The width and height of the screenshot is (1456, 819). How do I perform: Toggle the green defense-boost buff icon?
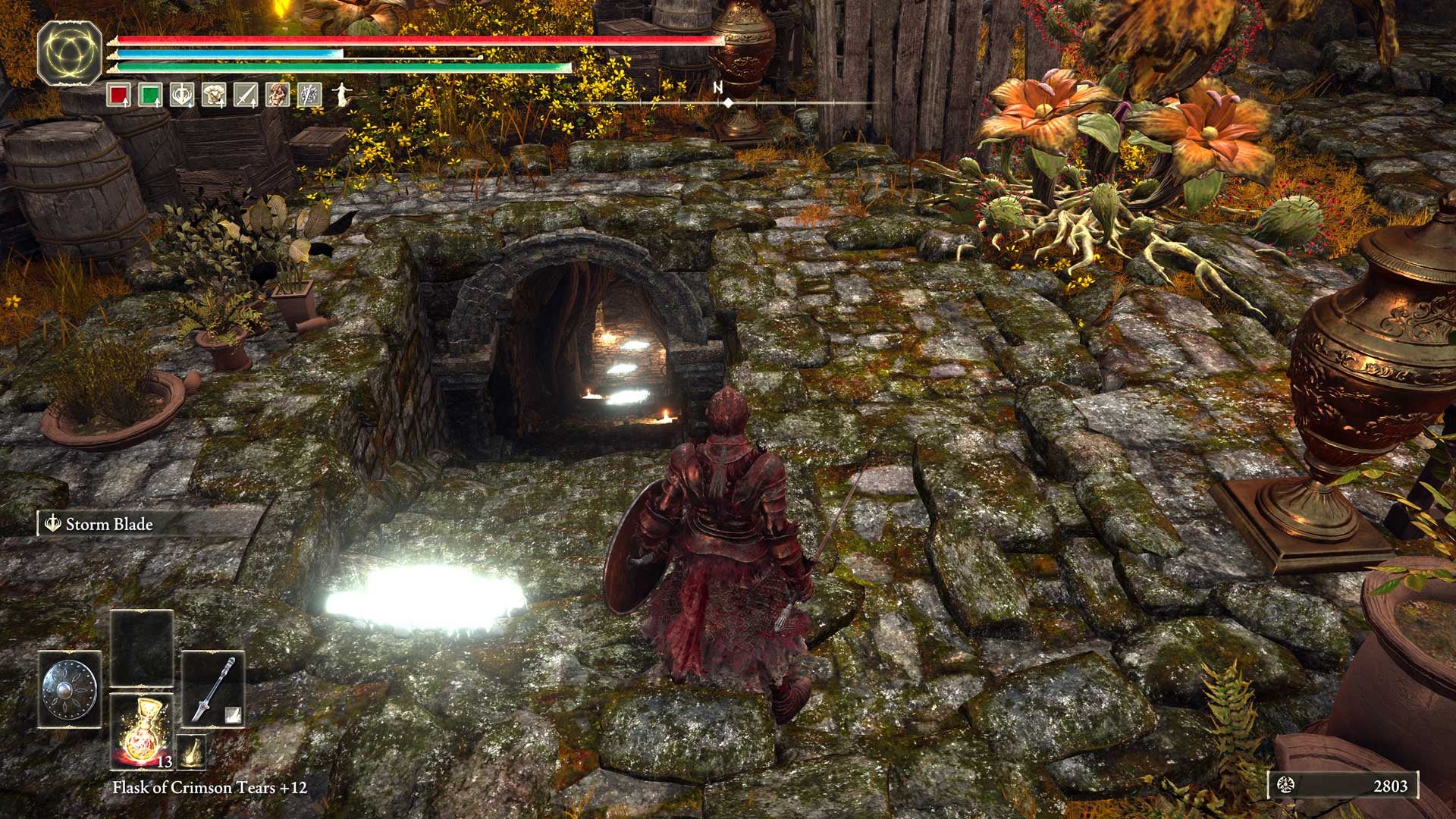pos(150,95)
